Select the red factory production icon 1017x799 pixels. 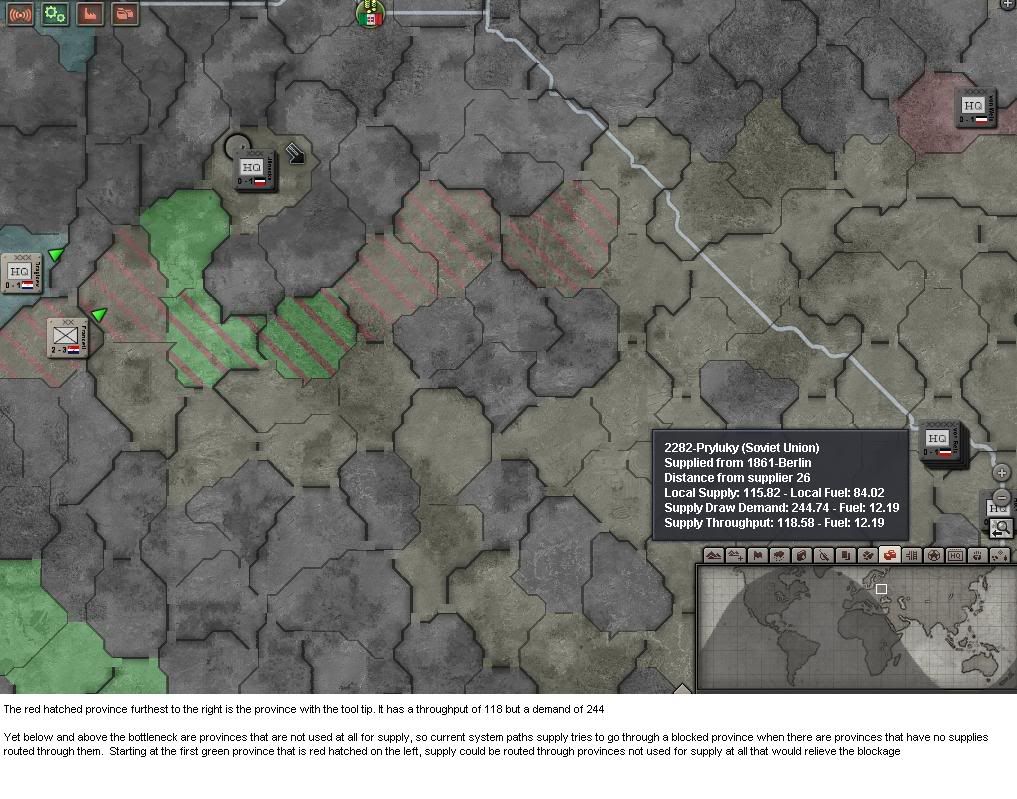point(90,14)
